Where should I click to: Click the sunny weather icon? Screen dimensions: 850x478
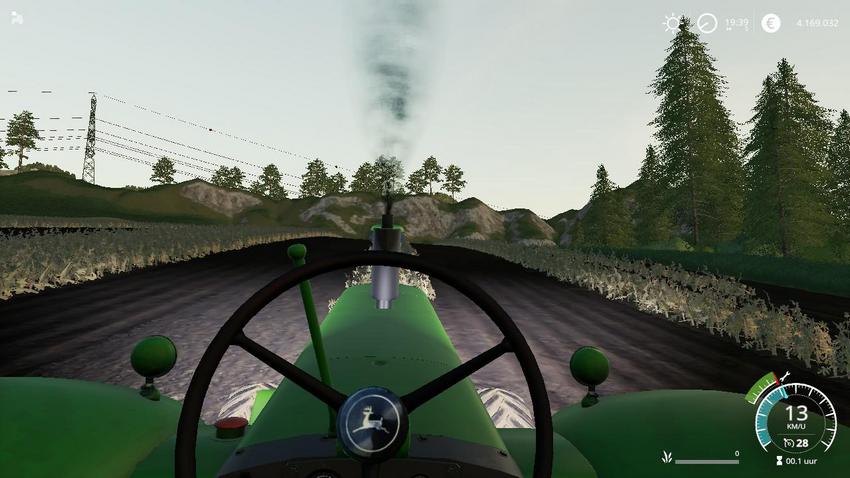coord(674,22)
